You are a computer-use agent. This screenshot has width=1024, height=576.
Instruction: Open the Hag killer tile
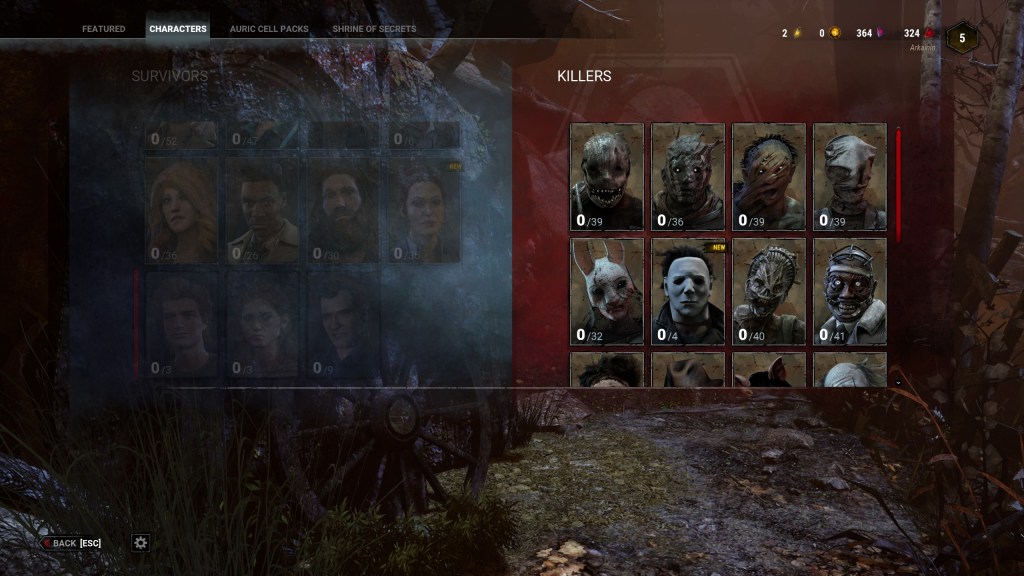[x=769, y=292]
